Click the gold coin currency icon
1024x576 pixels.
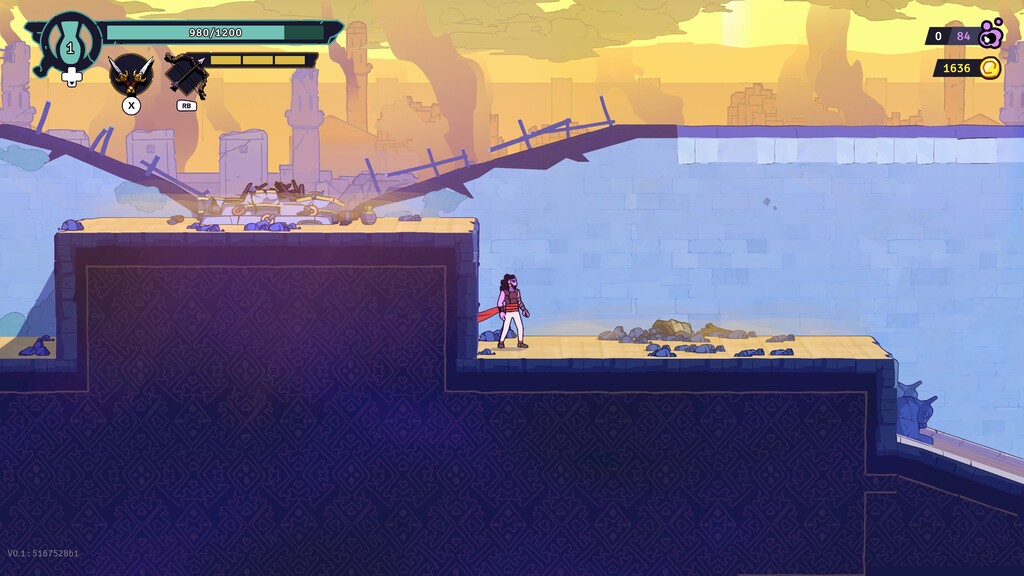(x=989, y=68)
